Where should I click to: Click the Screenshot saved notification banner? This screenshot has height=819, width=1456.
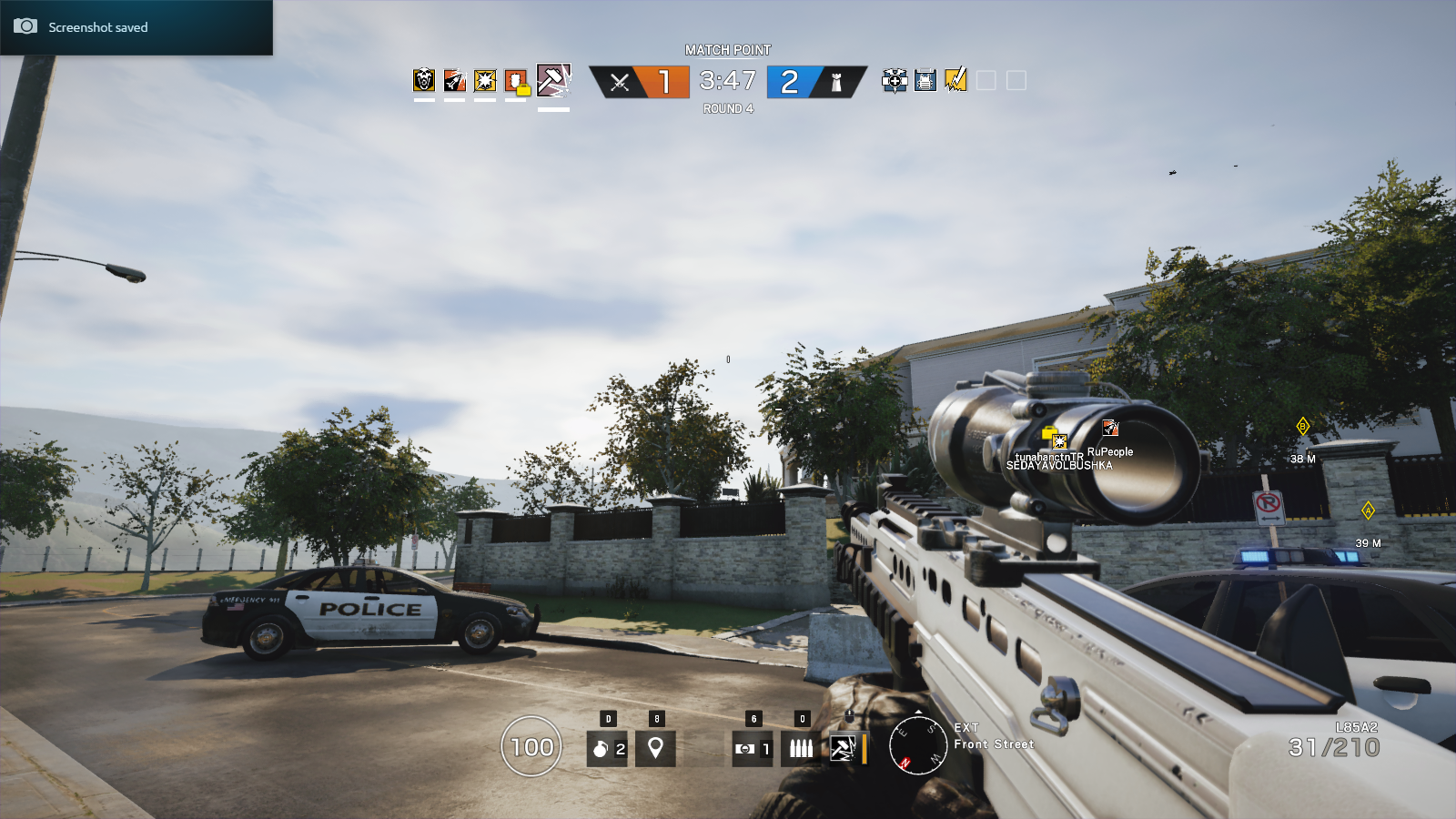pyautogui.click(x=135, y=26)
